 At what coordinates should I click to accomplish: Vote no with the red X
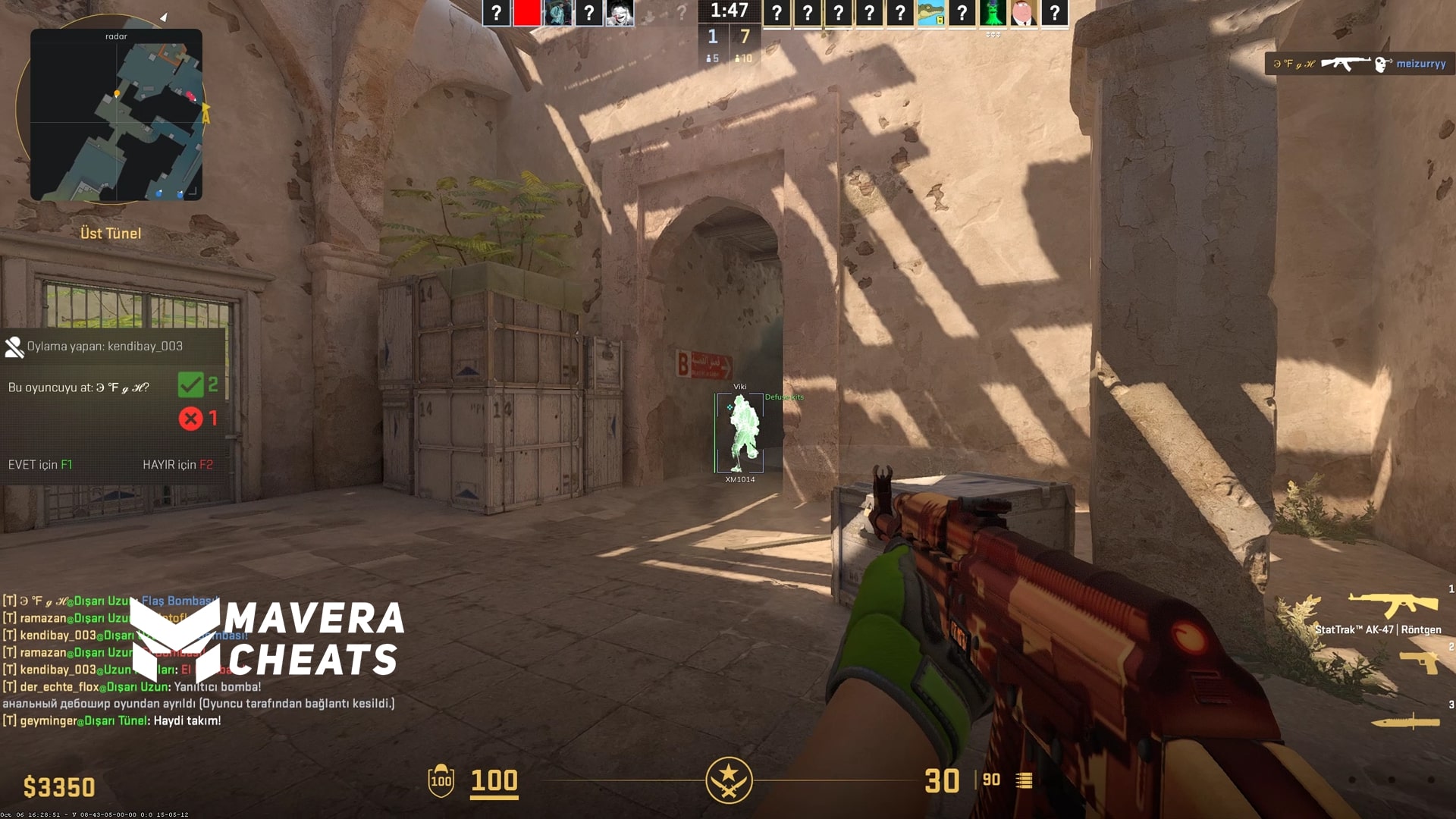[x=190, y=419]
